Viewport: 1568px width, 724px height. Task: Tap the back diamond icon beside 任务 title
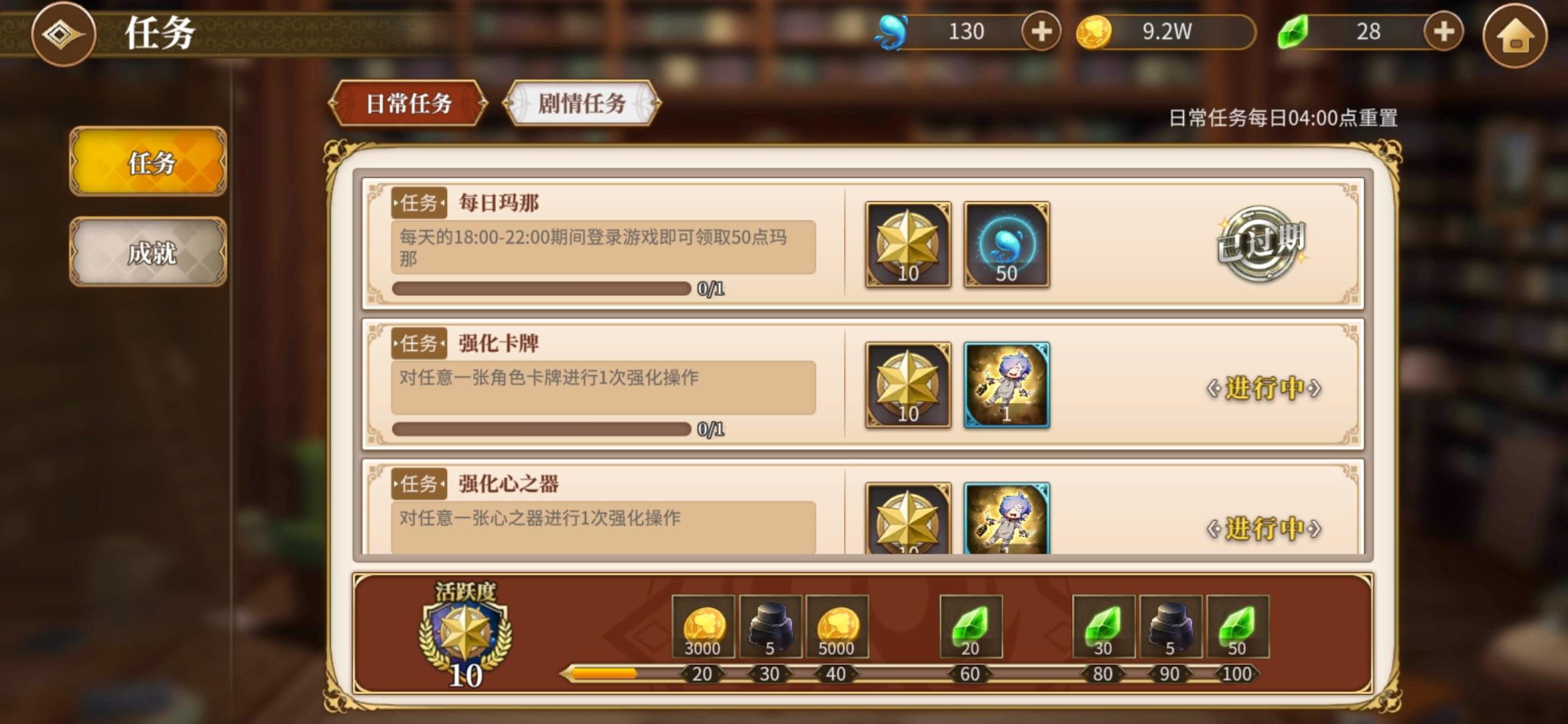[x=63, y=35]
